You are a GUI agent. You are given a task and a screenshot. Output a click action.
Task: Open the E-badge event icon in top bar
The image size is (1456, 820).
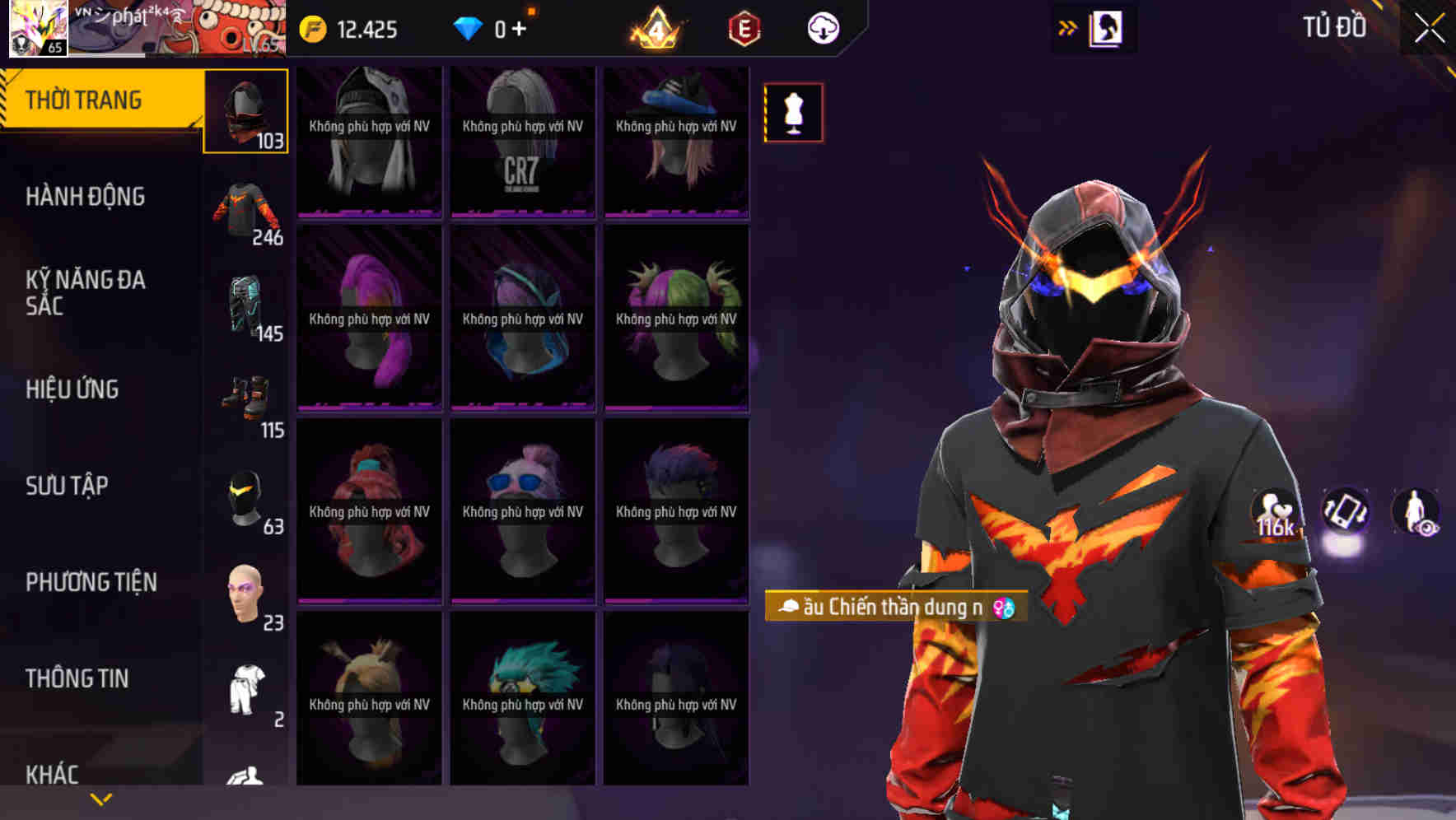[x=742, y=27]
